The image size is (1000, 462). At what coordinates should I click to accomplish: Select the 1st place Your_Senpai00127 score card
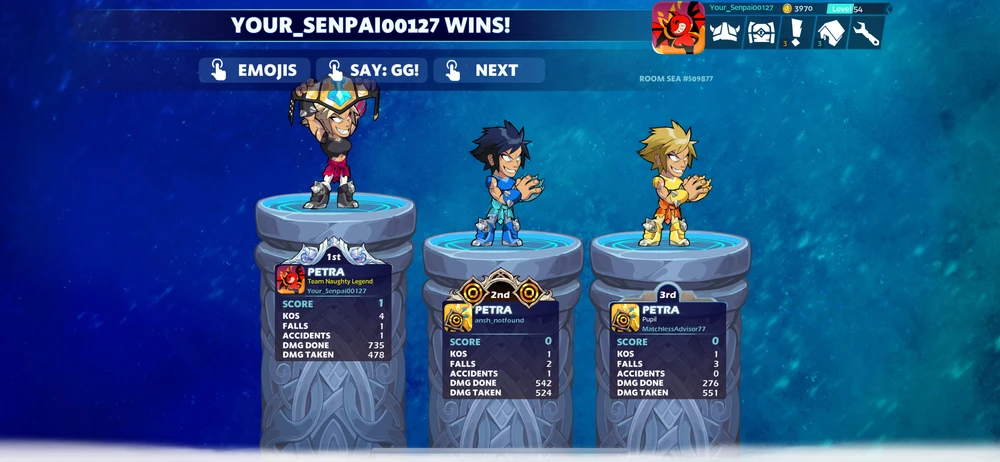(333, 312)
